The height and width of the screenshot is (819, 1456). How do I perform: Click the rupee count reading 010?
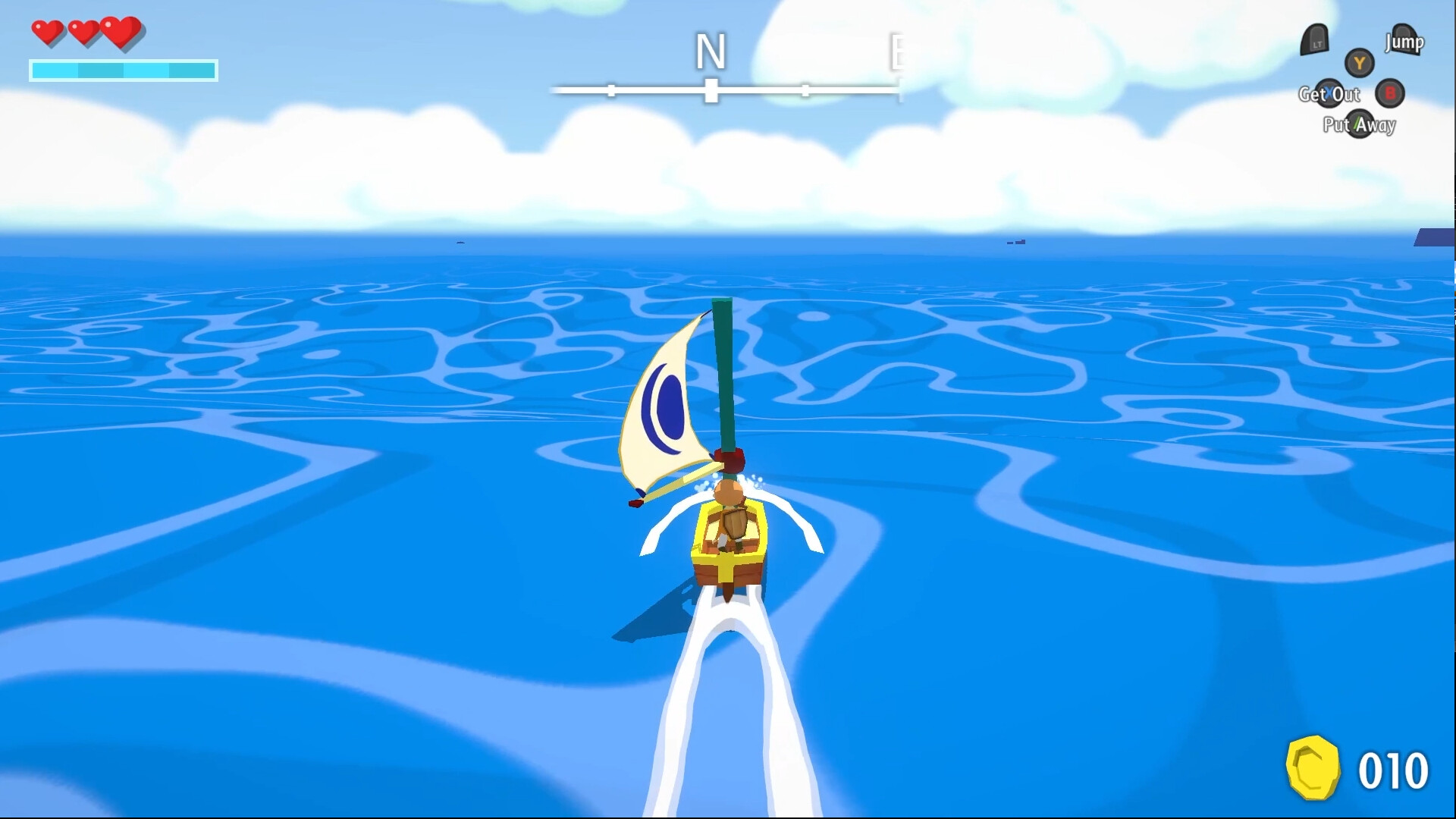[1395, 770]
